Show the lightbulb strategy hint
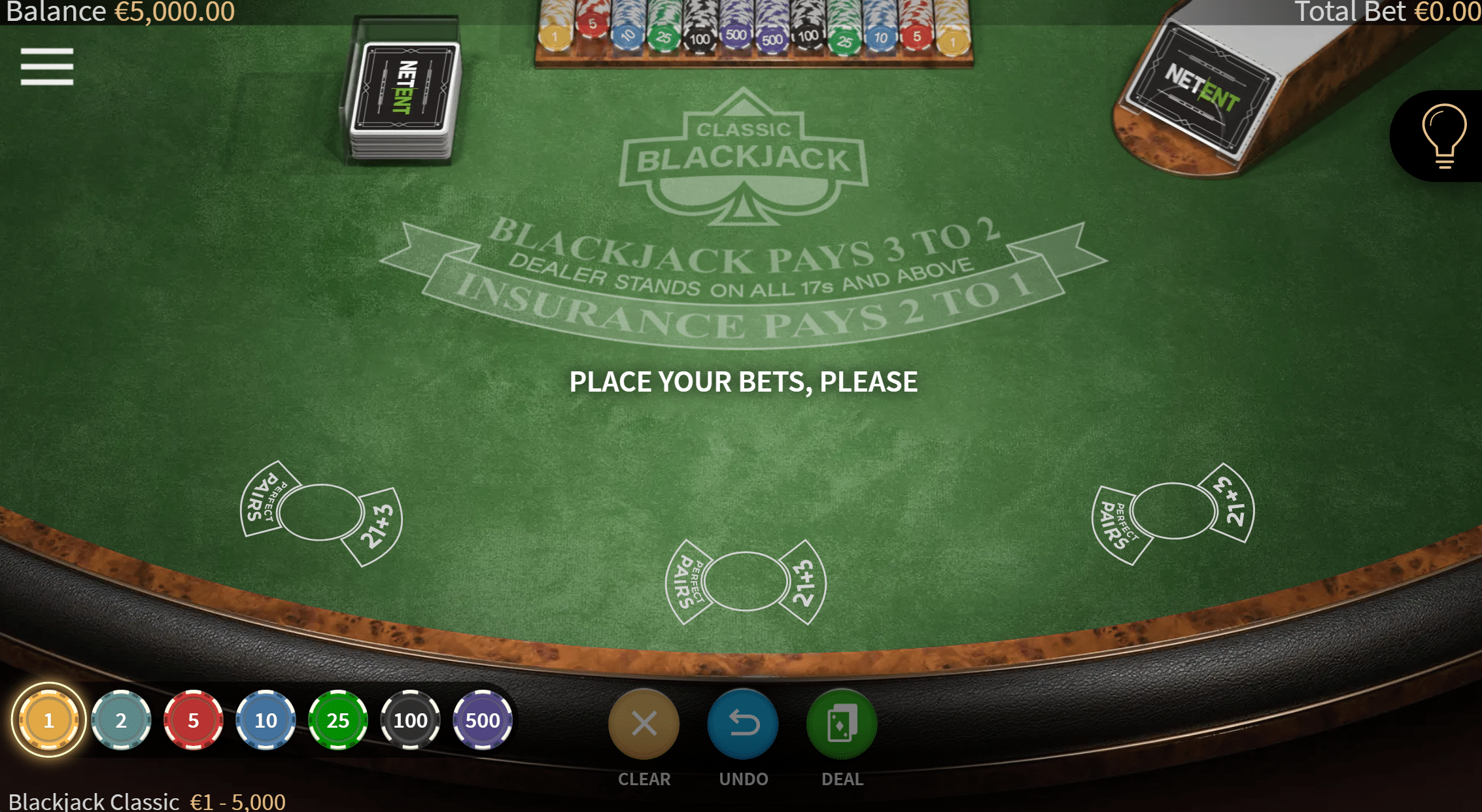The width and height of the screenshot is (1482, 812). [x=1443, y=135]
